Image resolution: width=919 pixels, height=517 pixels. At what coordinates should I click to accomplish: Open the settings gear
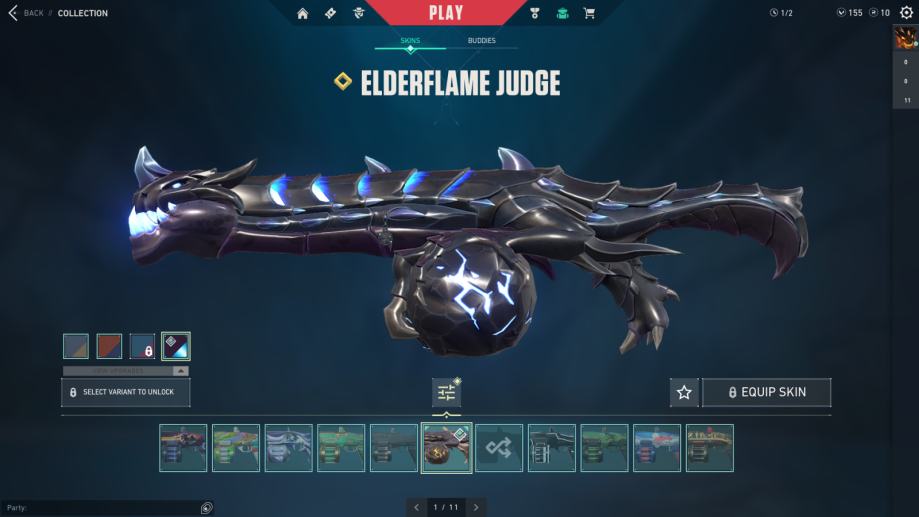[x=906, y=13]
